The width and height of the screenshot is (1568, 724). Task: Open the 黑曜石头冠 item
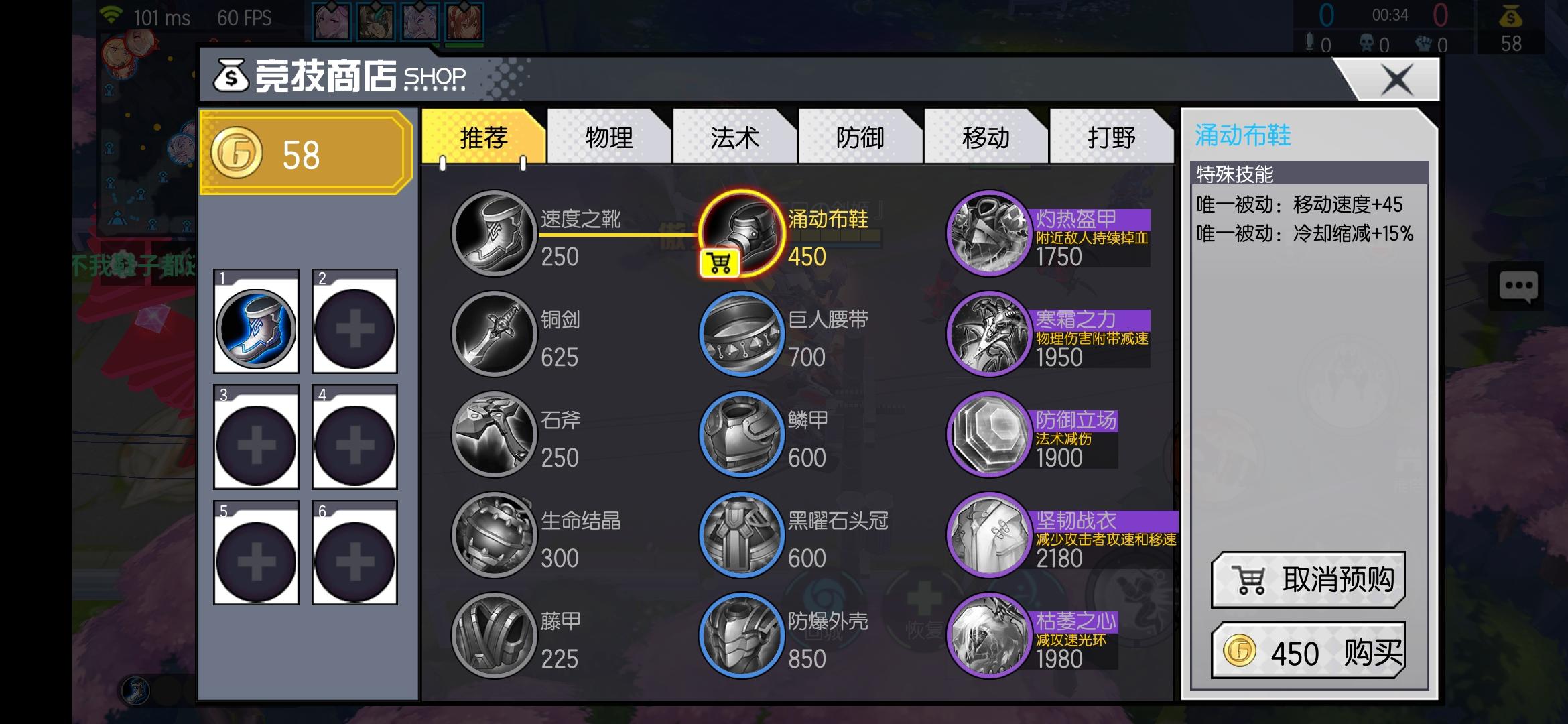(x=741, y=534)
